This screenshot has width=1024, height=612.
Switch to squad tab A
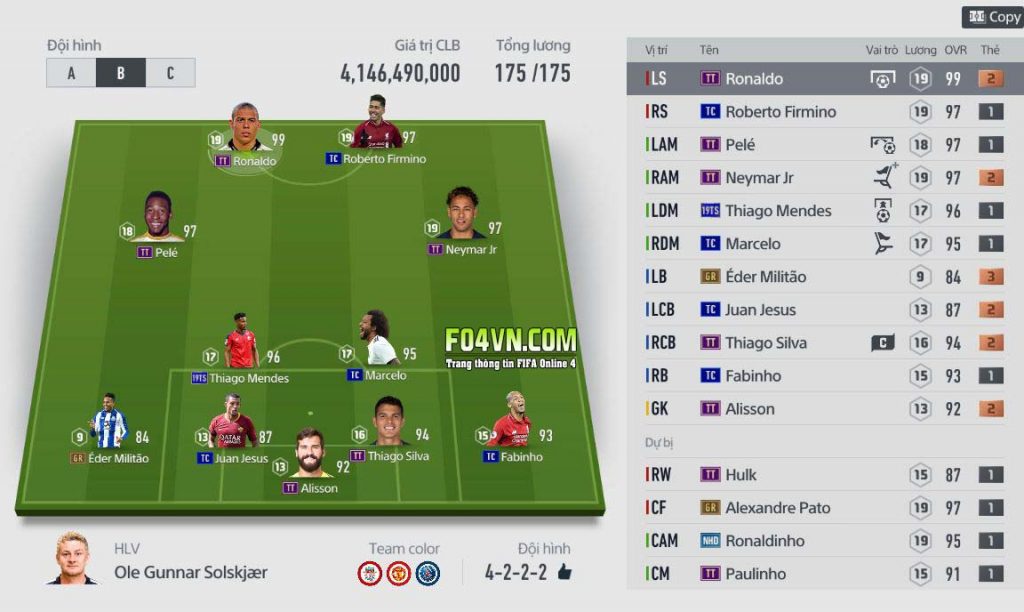click(x=71, y=73)
